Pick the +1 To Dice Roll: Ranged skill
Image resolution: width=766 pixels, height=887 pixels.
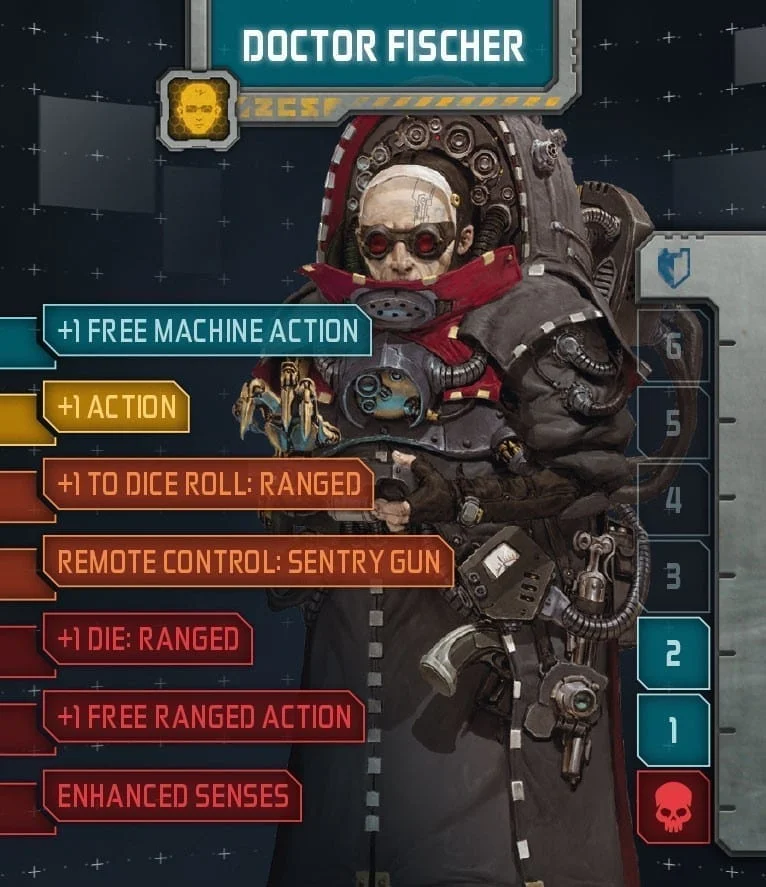click(x=208, y=484)
